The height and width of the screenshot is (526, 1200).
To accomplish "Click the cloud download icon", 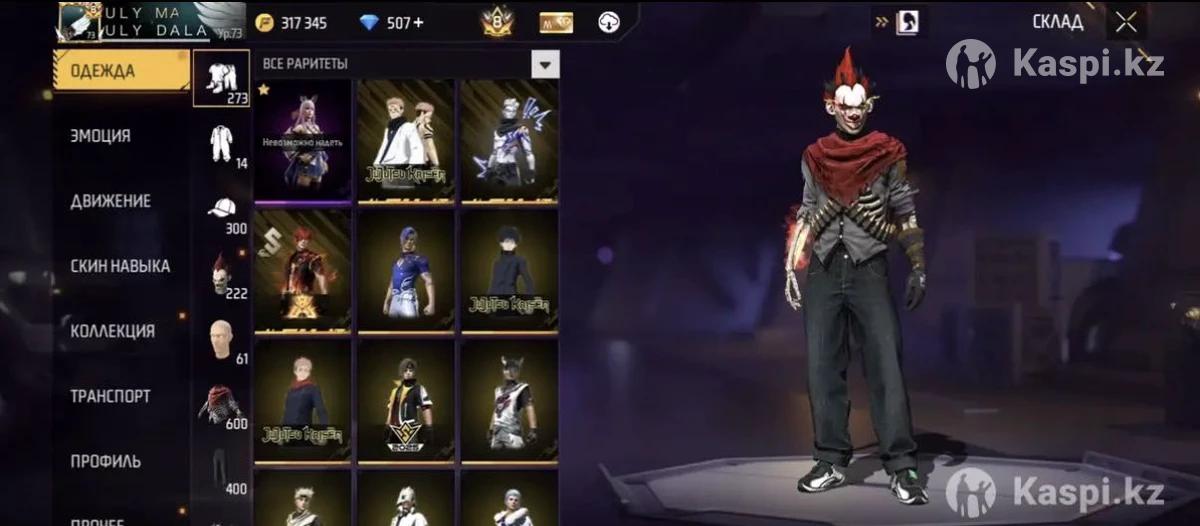I will [609, 22].
